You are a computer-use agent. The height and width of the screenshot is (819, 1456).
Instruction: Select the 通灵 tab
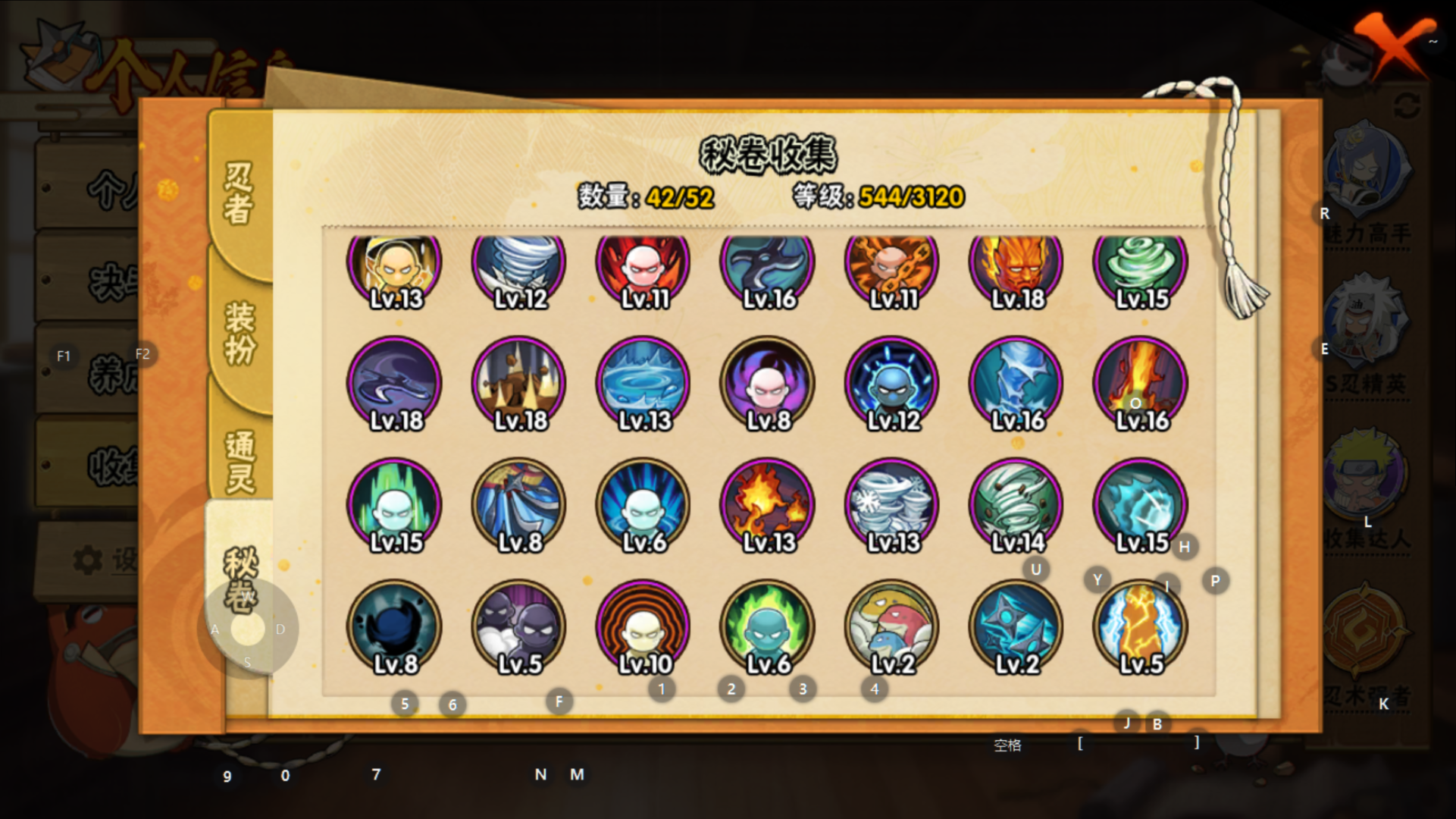tap(239, 461)
